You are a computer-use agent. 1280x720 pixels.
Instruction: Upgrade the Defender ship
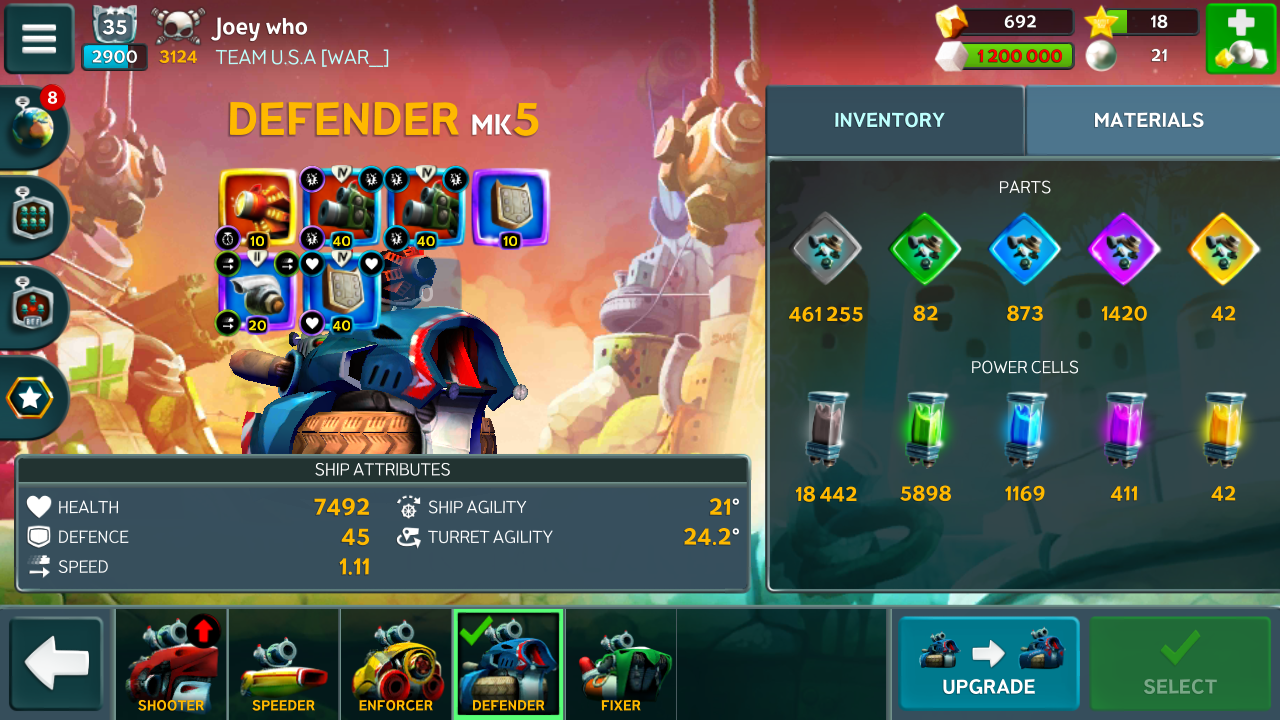pos(988,664)
